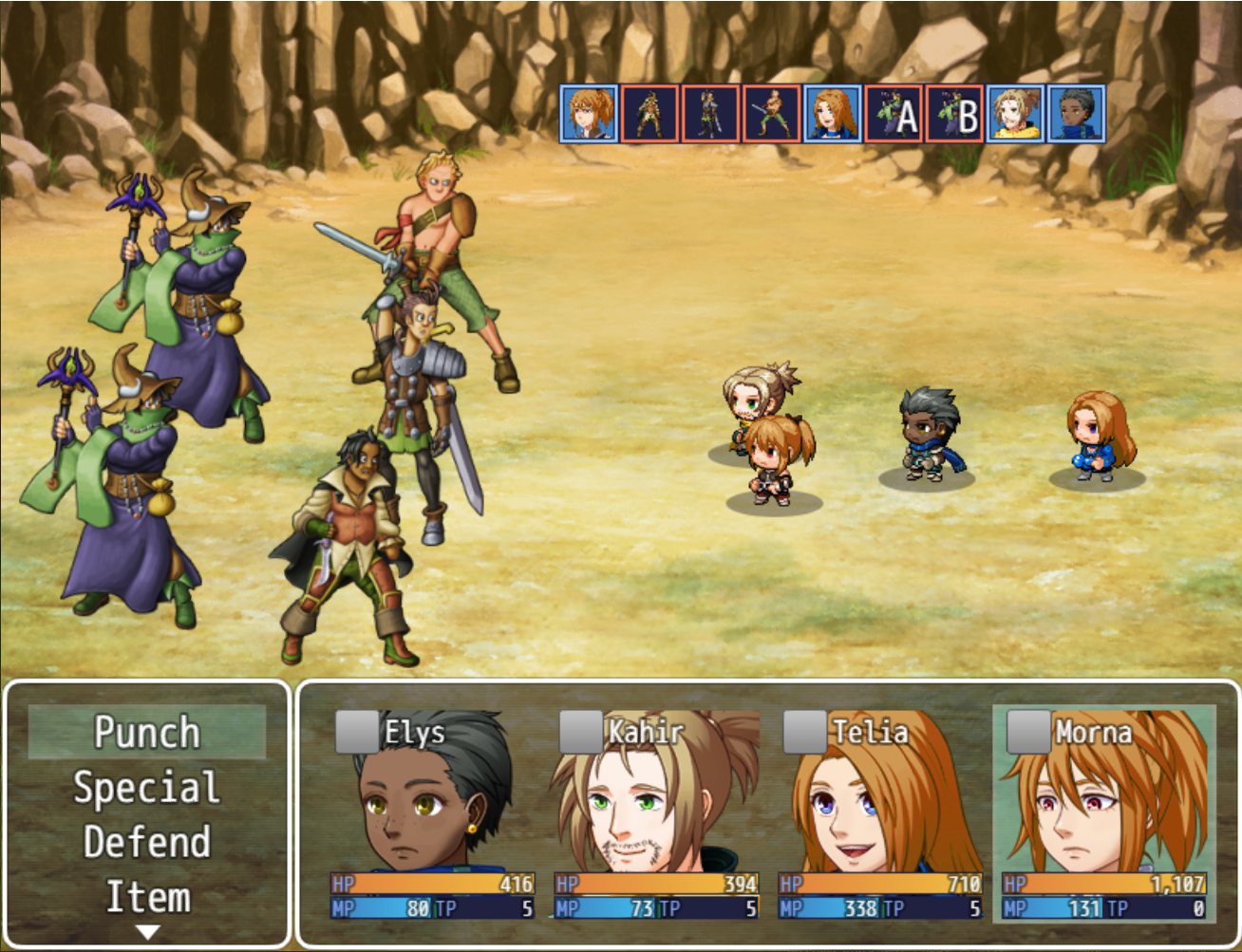
Task: Choose Telia's party status panel
Action: 880,814
